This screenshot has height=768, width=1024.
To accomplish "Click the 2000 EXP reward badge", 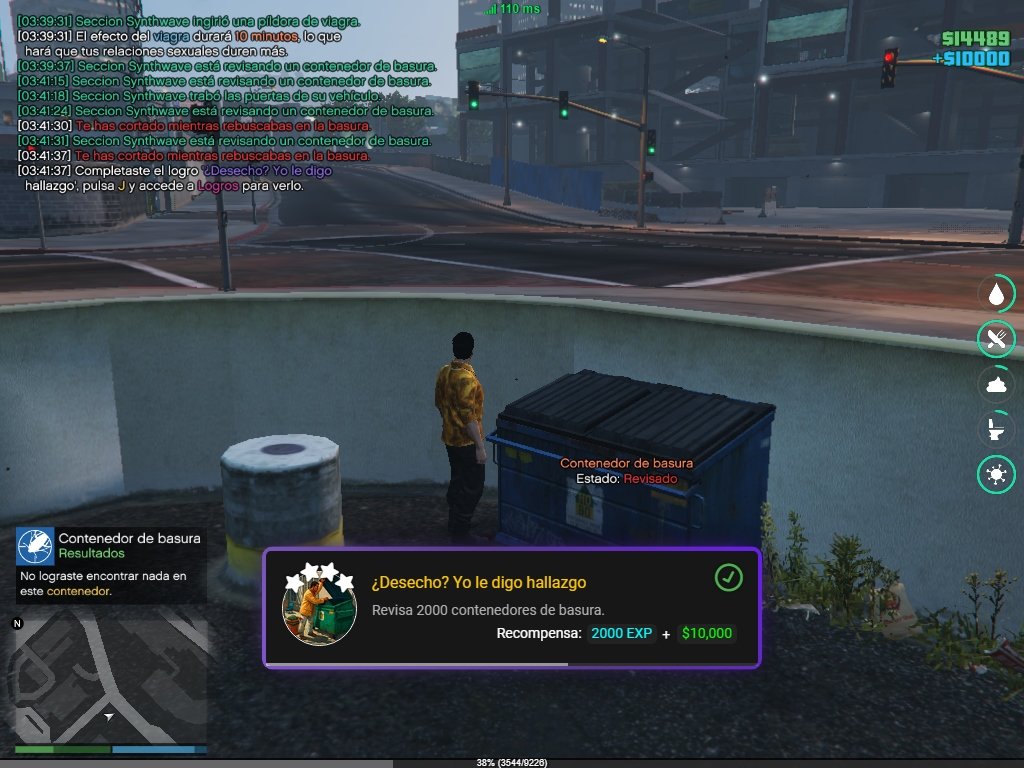I will click(621, 633).
